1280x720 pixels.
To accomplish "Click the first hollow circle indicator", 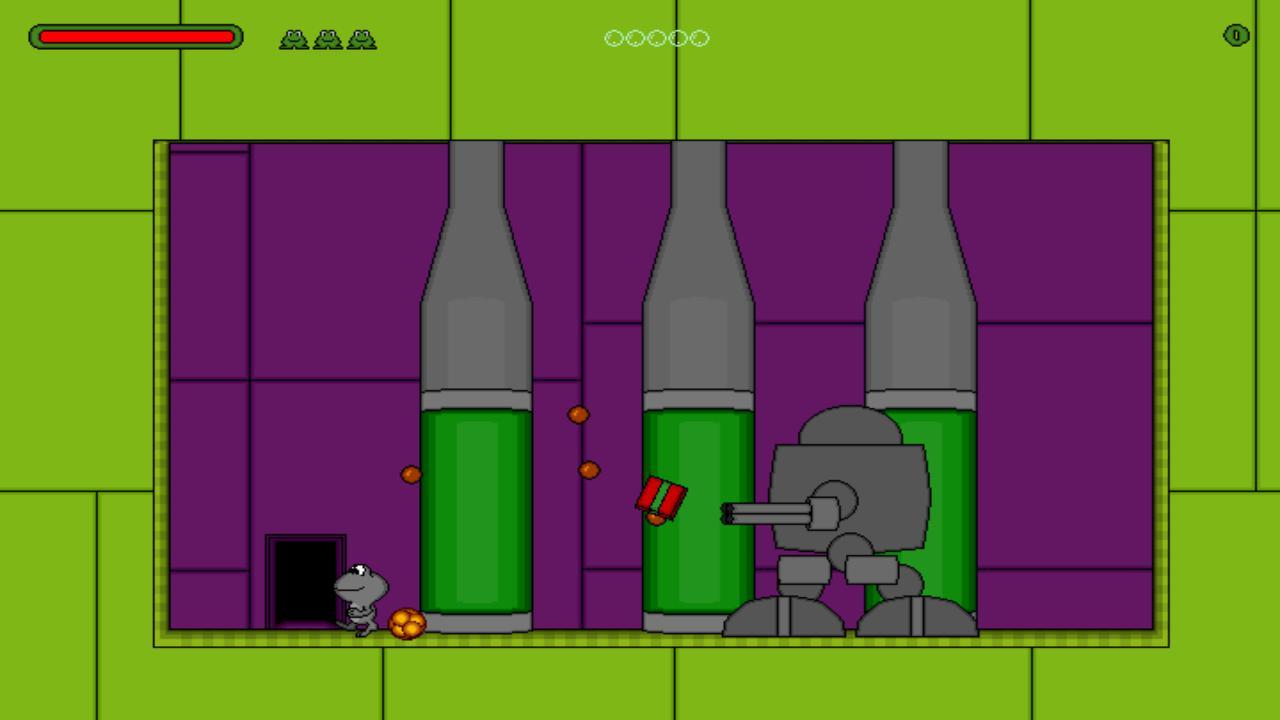I will coord(614,38).
